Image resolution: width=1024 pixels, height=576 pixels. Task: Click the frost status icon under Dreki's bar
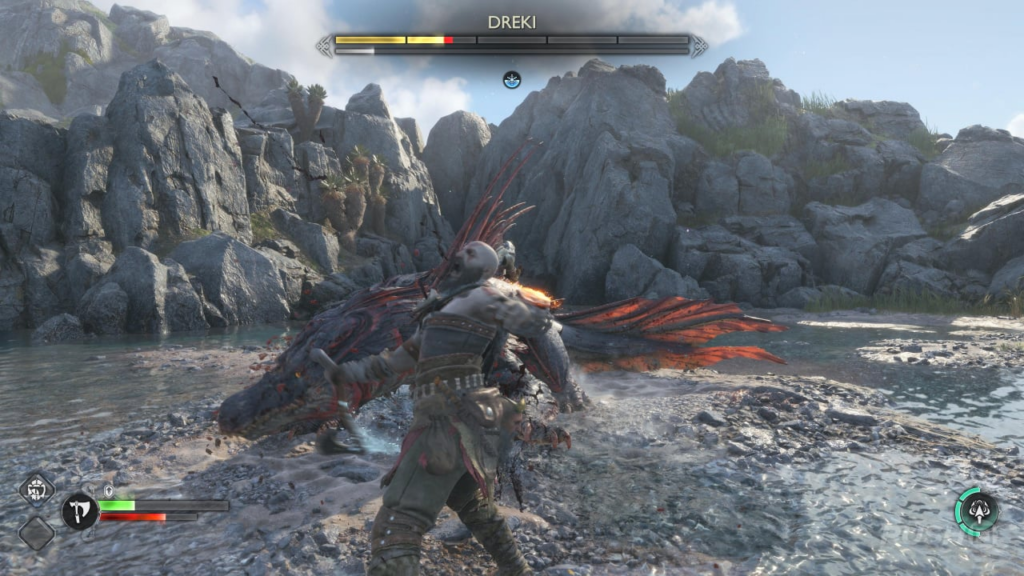point(512,79)
